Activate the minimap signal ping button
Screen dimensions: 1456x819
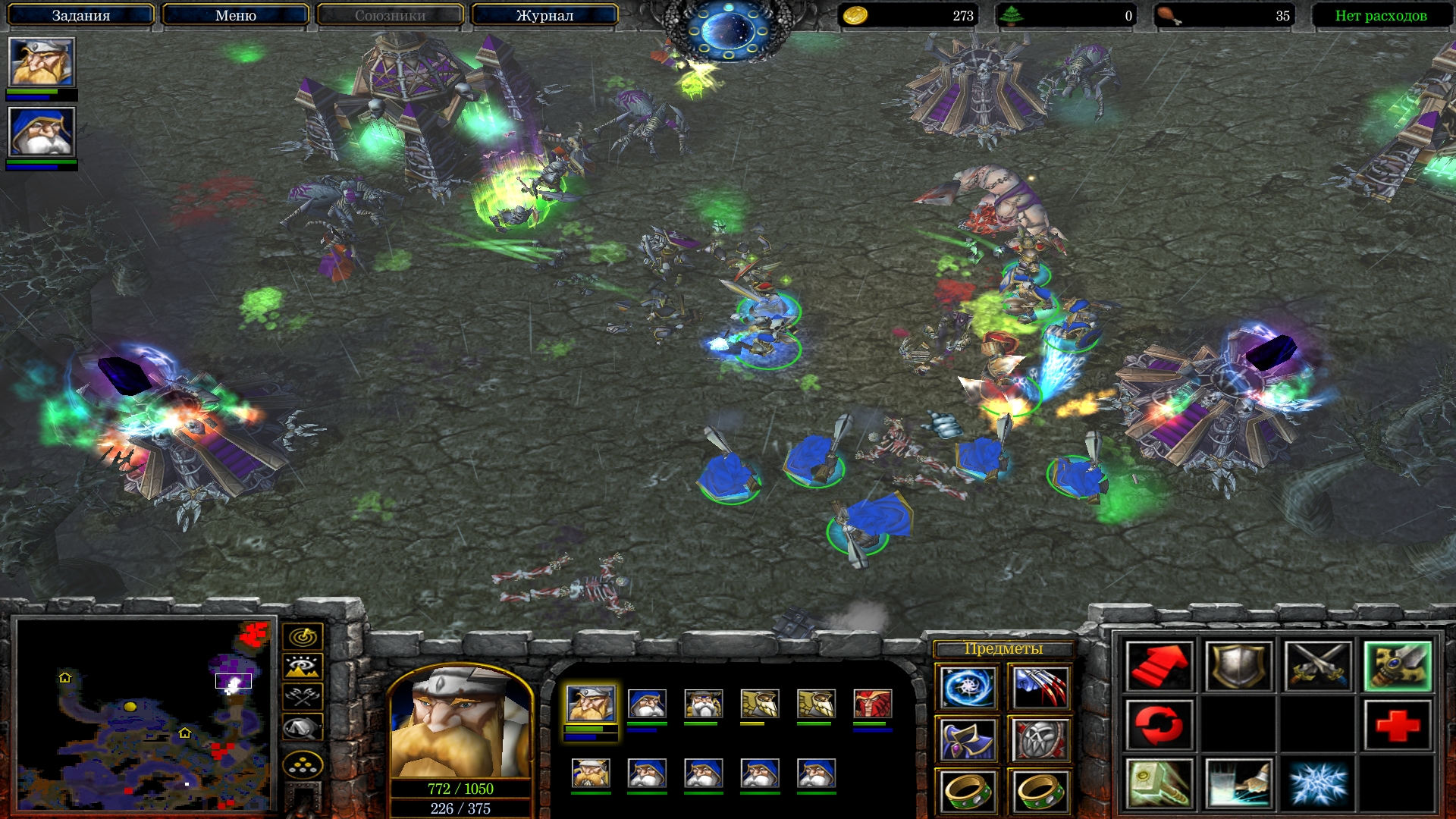[x=303, y=636]
